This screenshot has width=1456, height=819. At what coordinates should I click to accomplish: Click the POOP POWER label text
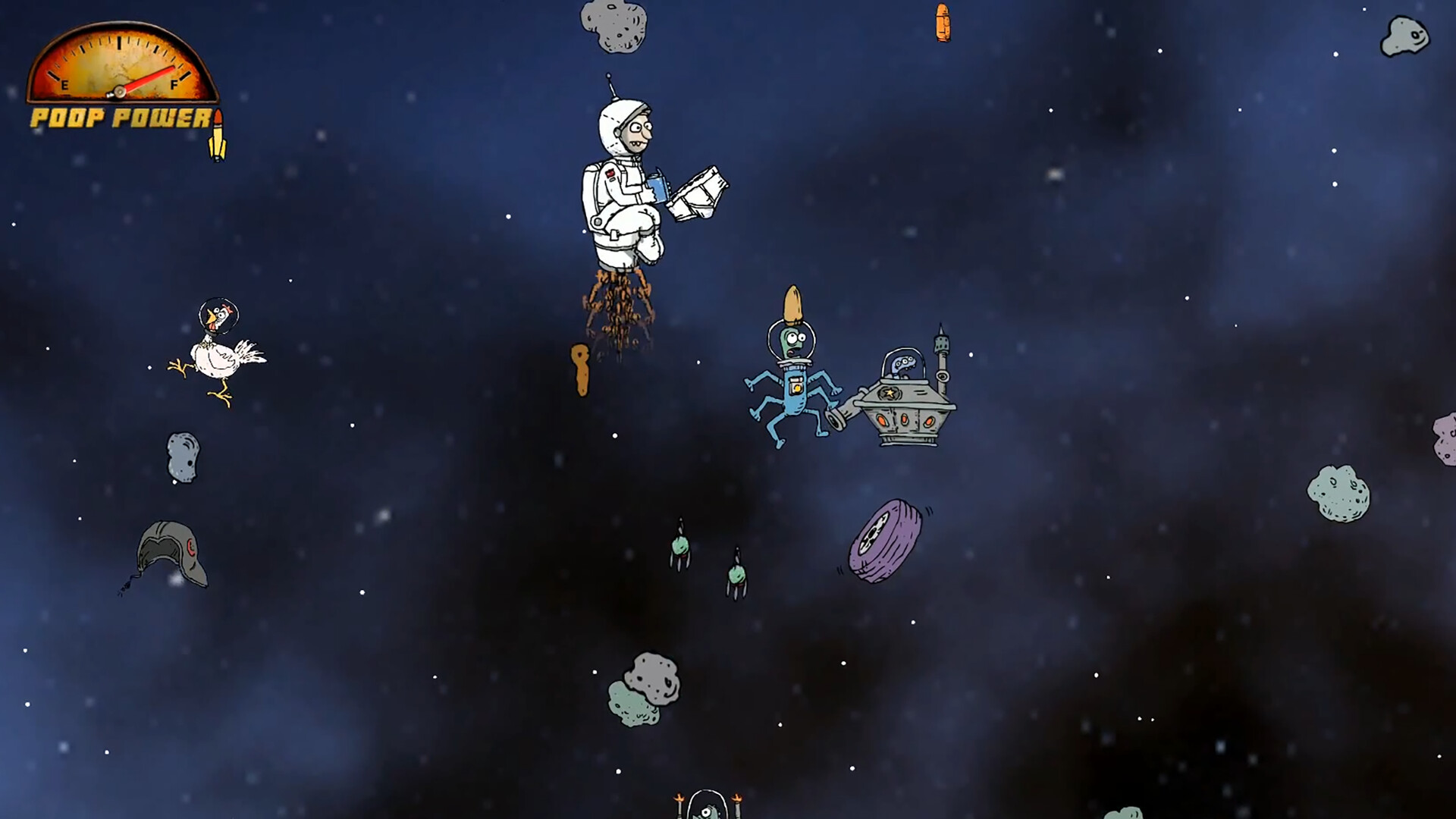pos(120,119)
